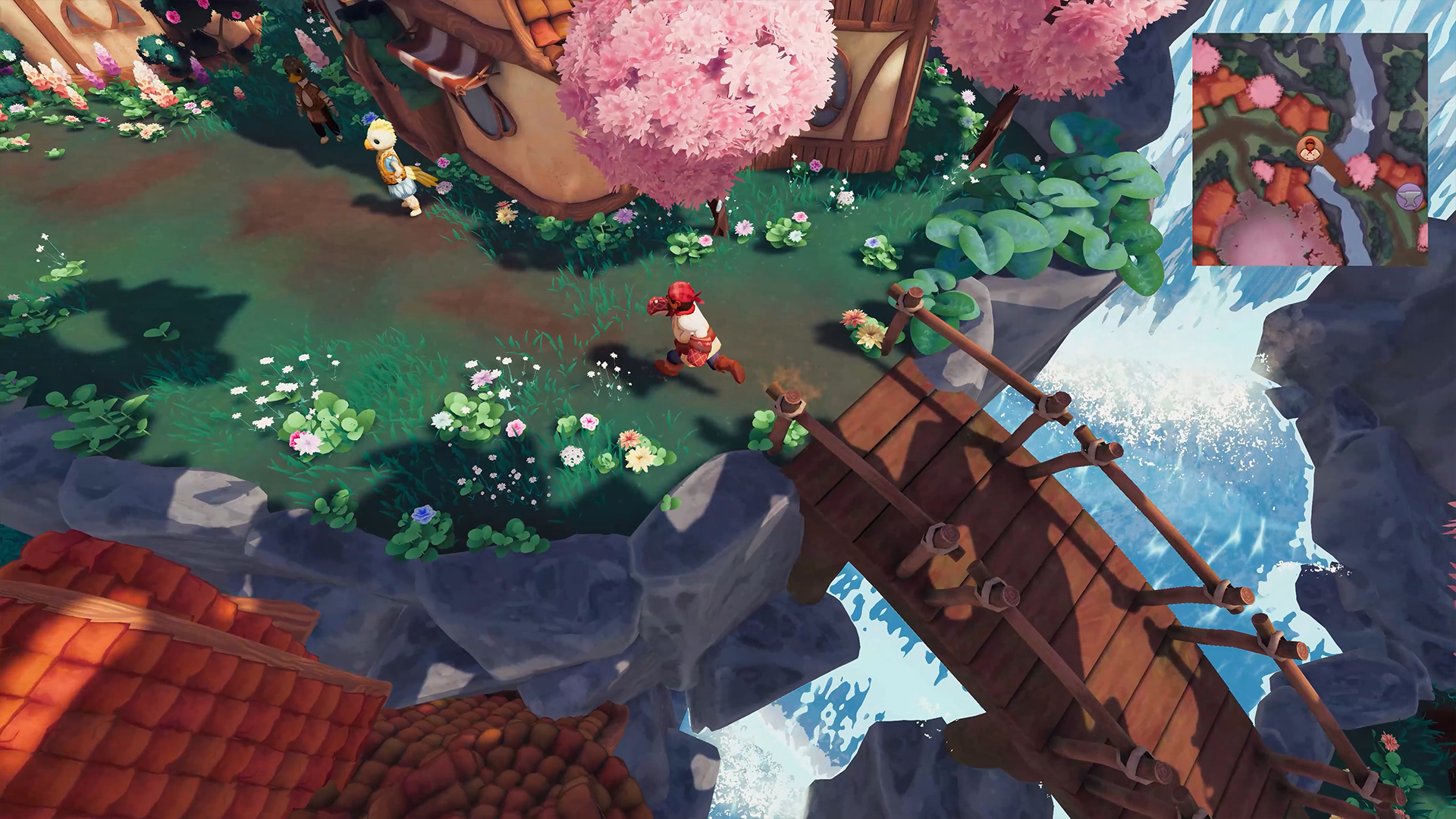Click the blacksmith anvil icon on the minimap
Screen dimensions: 1456x819
(1409, 198)
